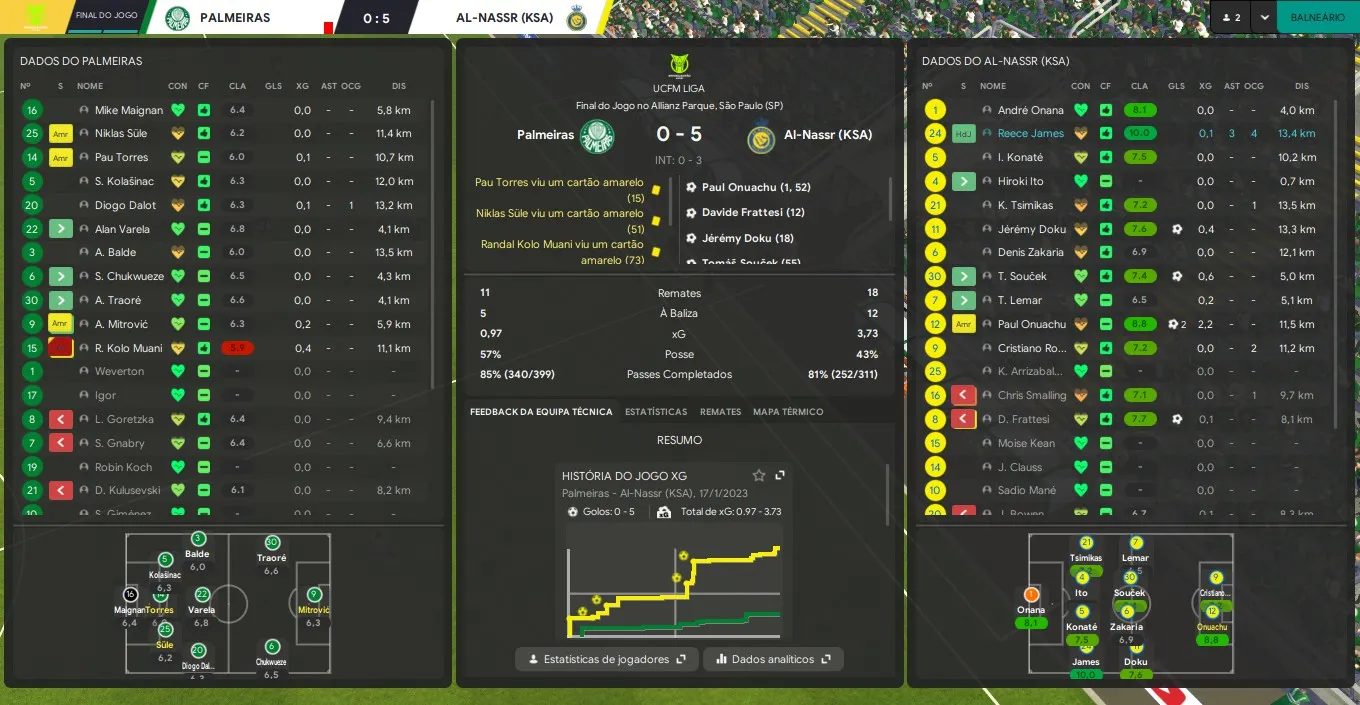Open Dados analíticos
Image resolution: width=1360 pixels, height=705 pixels.
coord(773,659)
